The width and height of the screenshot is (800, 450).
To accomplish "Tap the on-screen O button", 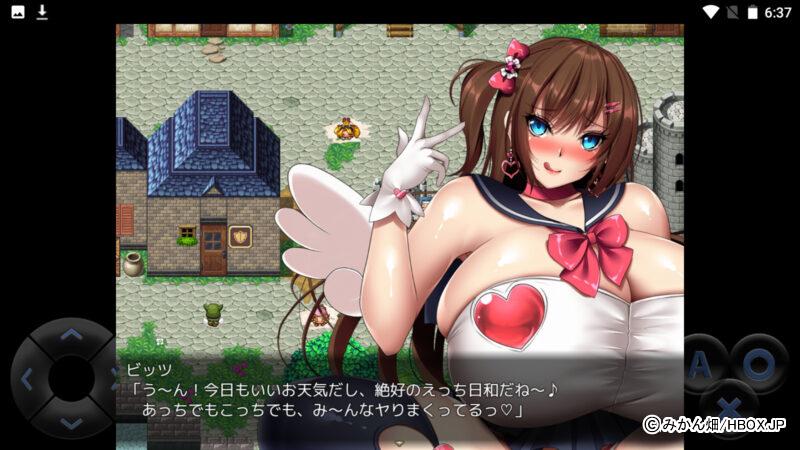I will click(757, 364).
